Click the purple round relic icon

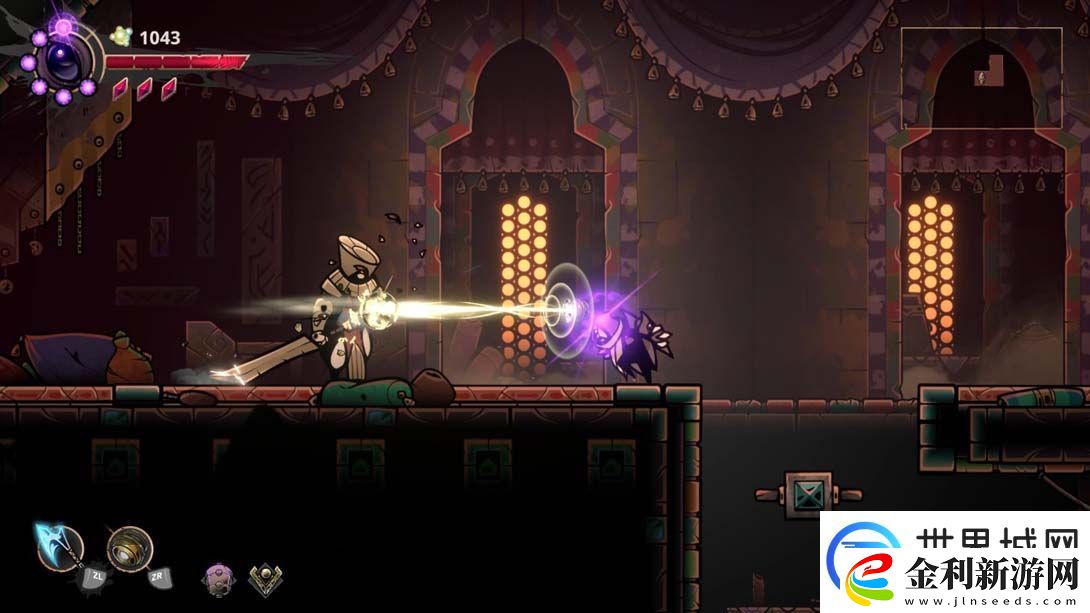tap(218, 577)
